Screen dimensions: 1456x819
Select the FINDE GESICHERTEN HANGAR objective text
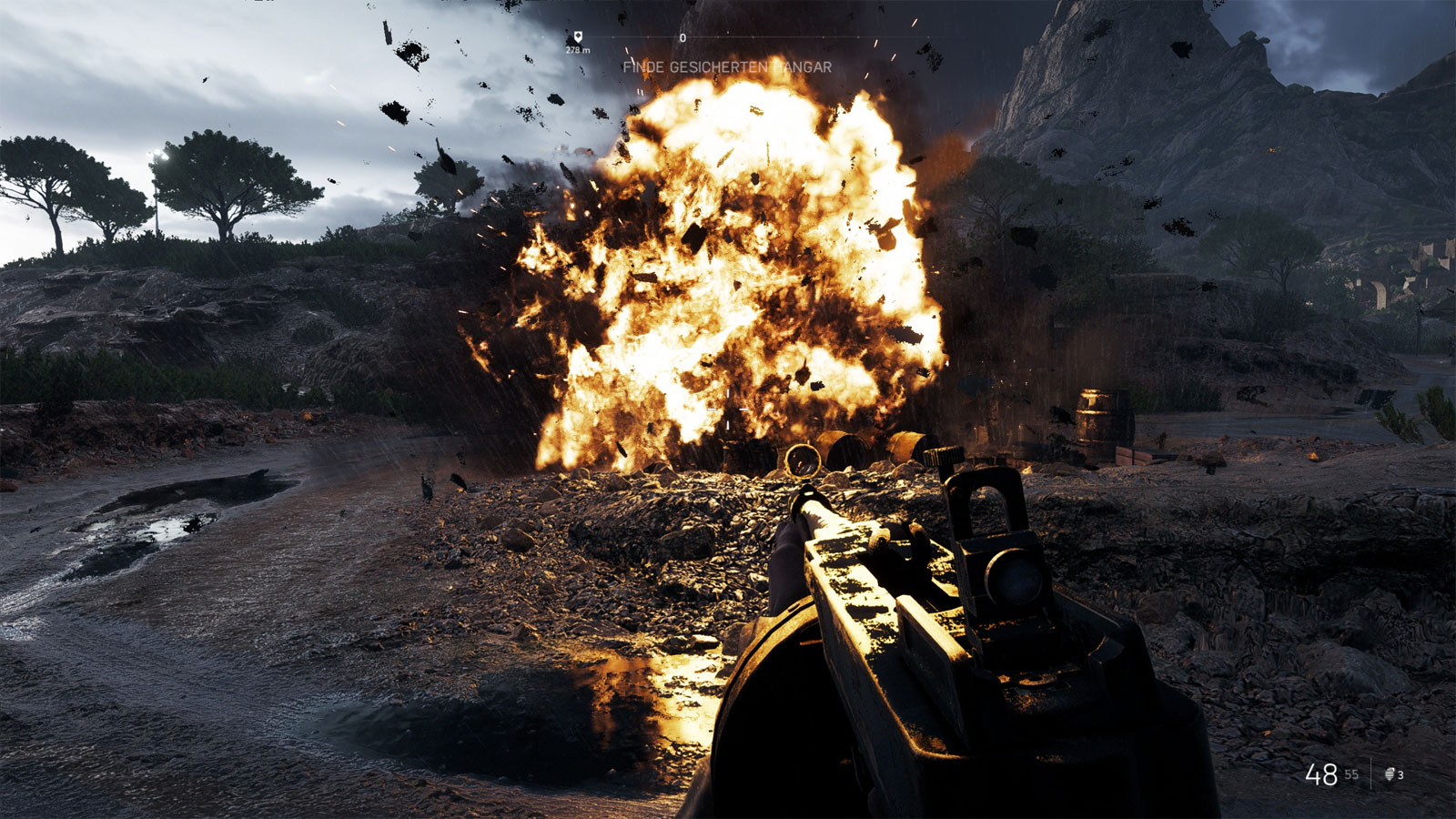coord(728,66)
